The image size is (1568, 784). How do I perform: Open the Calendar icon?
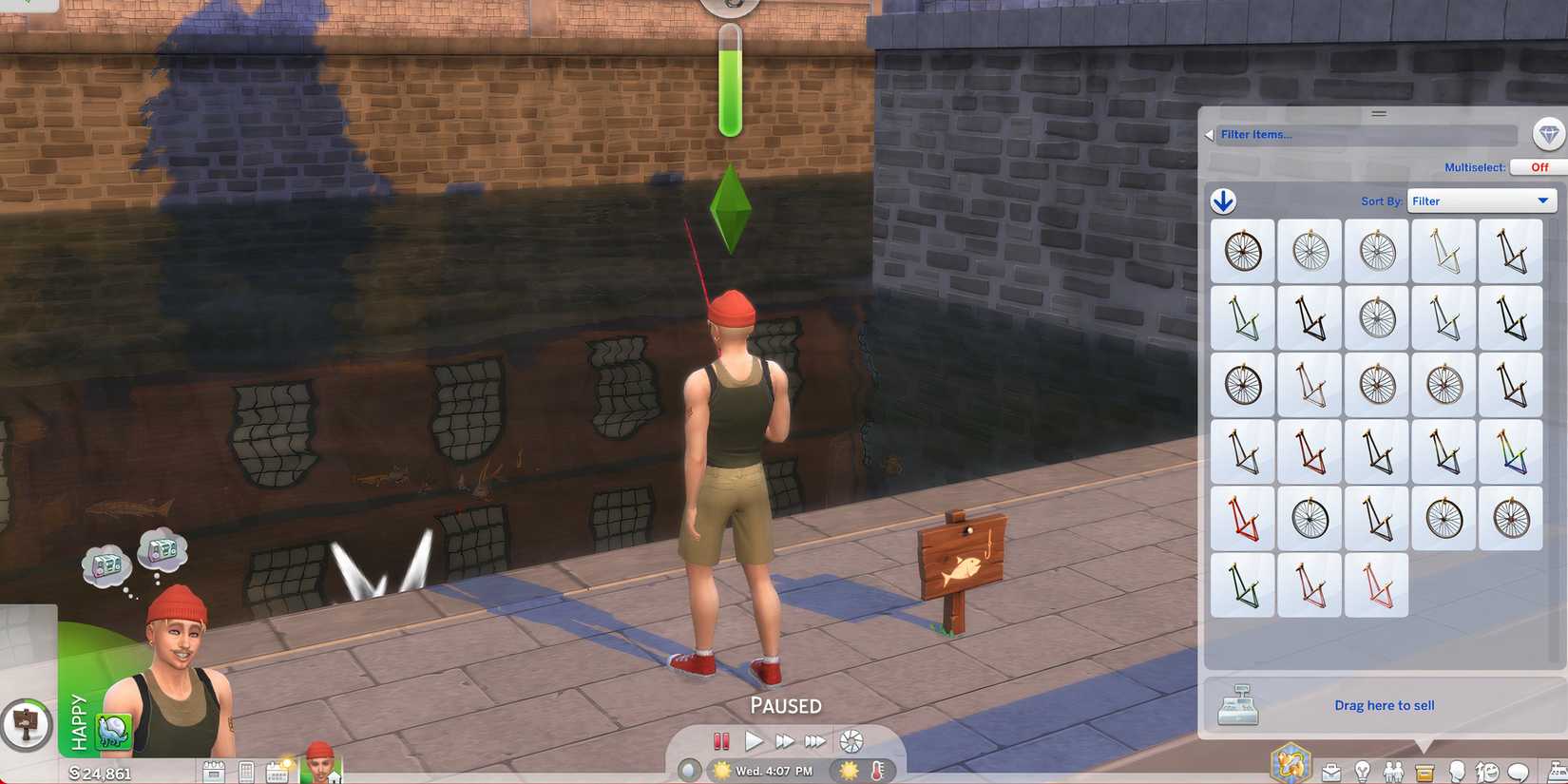276,772
